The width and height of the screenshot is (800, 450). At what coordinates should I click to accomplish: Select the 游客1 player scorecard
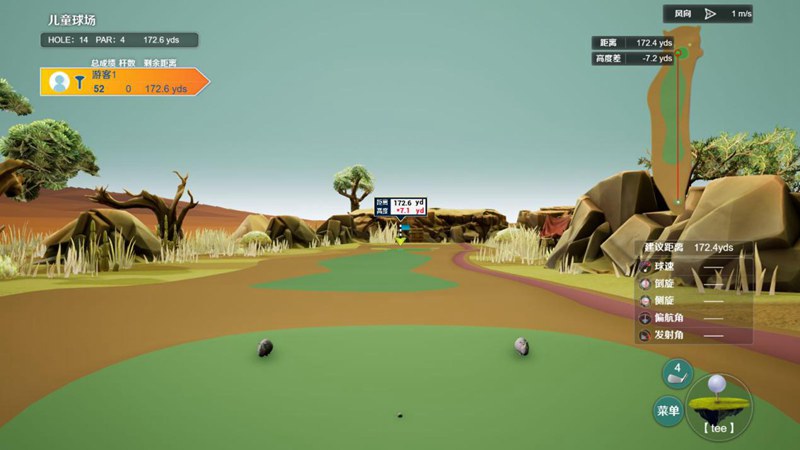pyautogui.click(x=123, y=82)
